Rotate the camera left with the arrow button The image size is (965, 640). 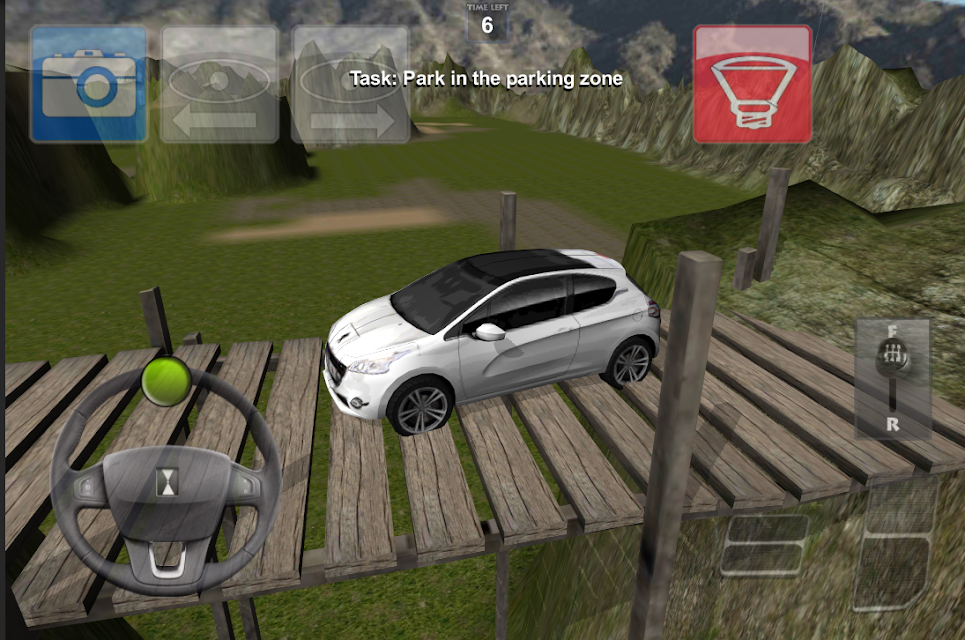click(x=220, y=84)
